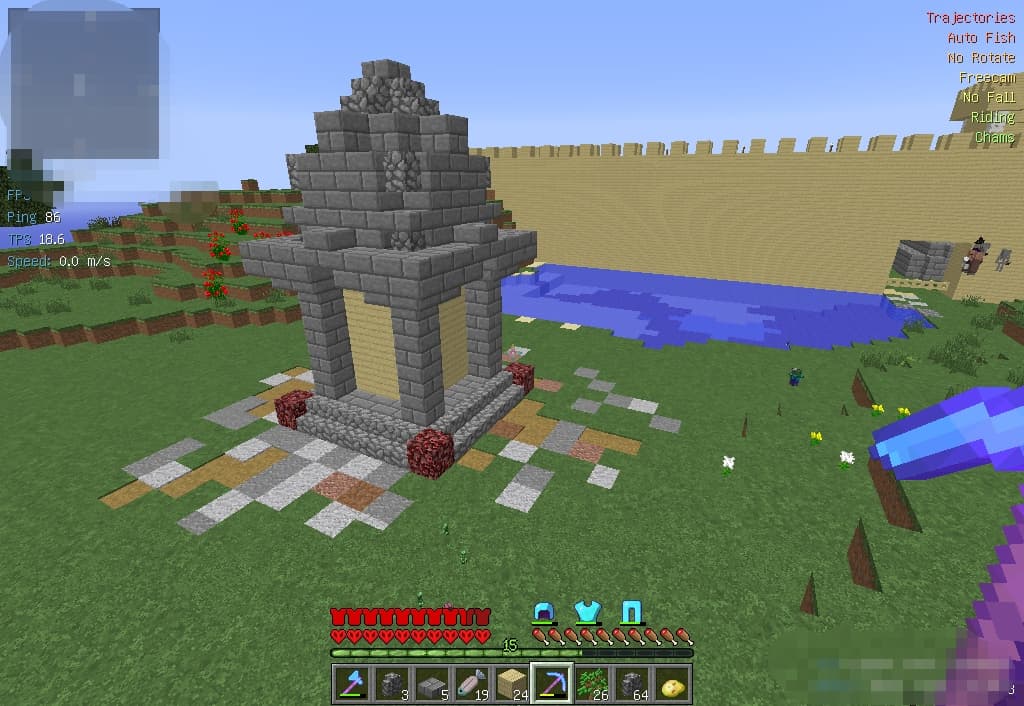This screenshot has width=1024, height=706.
Task: Select the cobblestone stack of 3
Action: 391,684
